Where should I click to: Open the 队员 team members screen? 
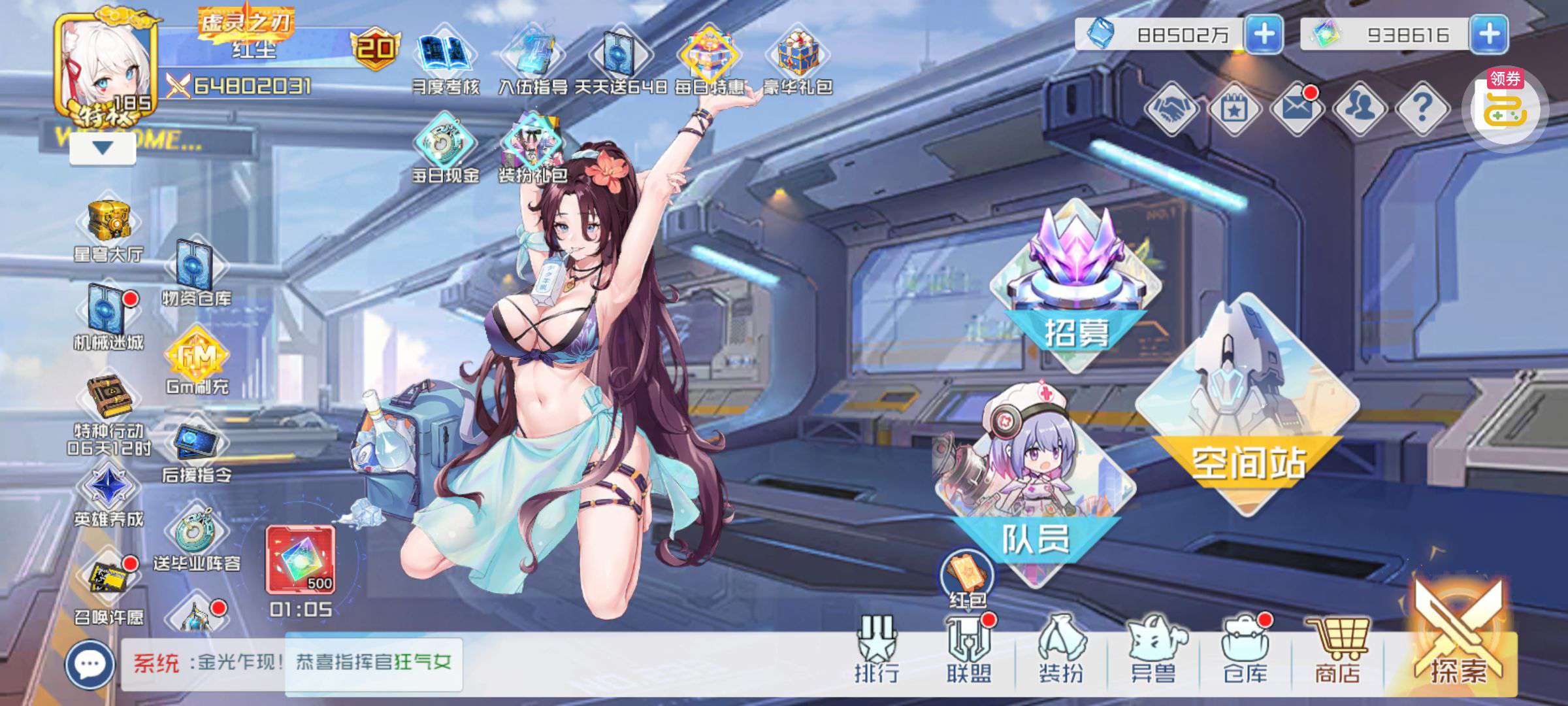pos(1034,484)
